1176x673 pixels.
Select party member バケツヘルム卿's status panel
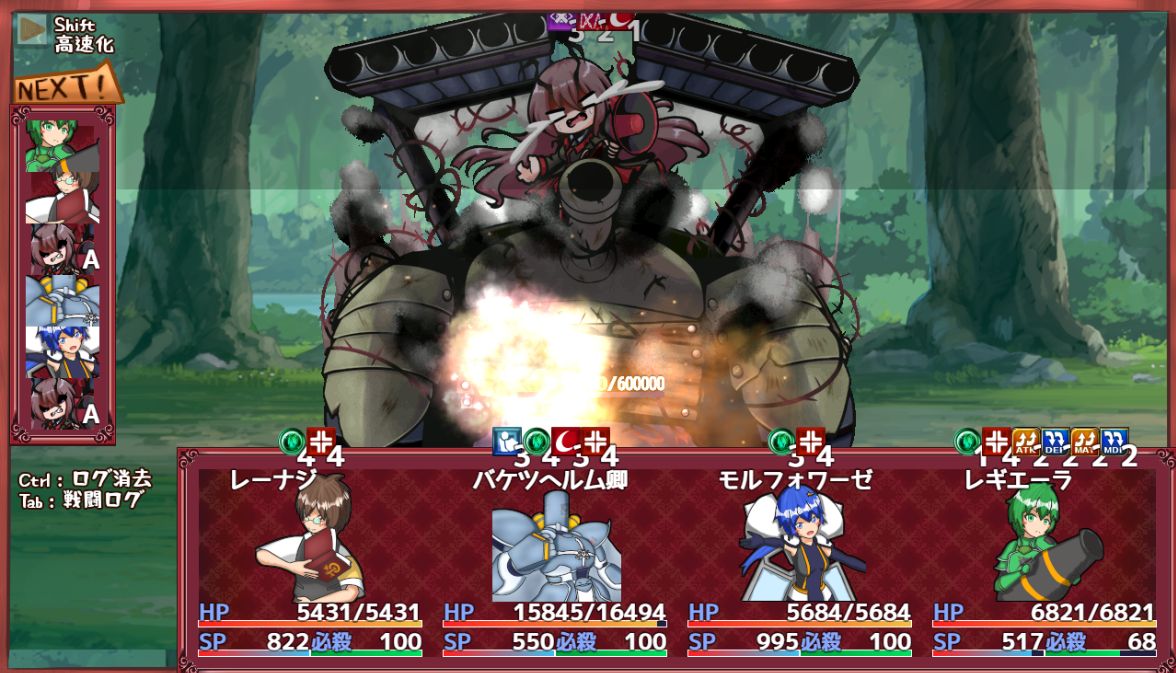click(x=555, y=560)
